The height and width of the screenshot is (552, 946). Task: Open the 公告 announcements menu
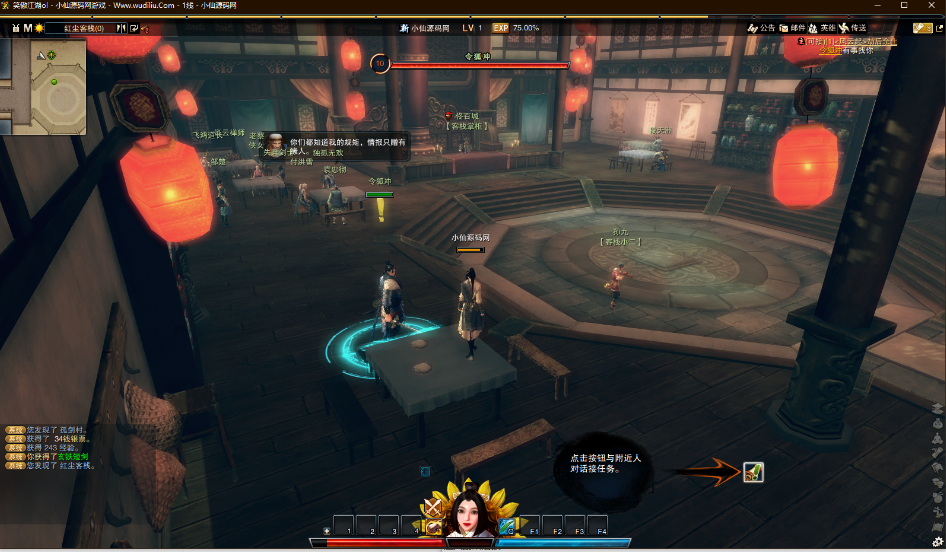pyautogui.click(x=762, y=28)
